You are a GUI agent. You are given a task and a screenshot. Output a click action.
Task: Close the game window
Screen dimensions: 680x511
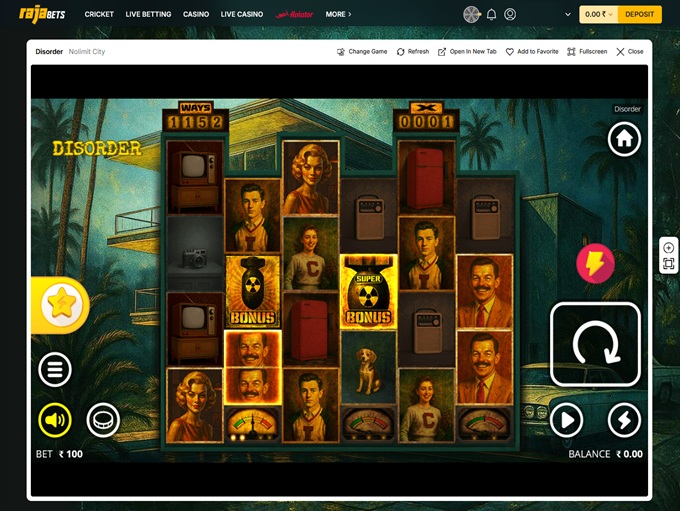[x=630, y=51]
